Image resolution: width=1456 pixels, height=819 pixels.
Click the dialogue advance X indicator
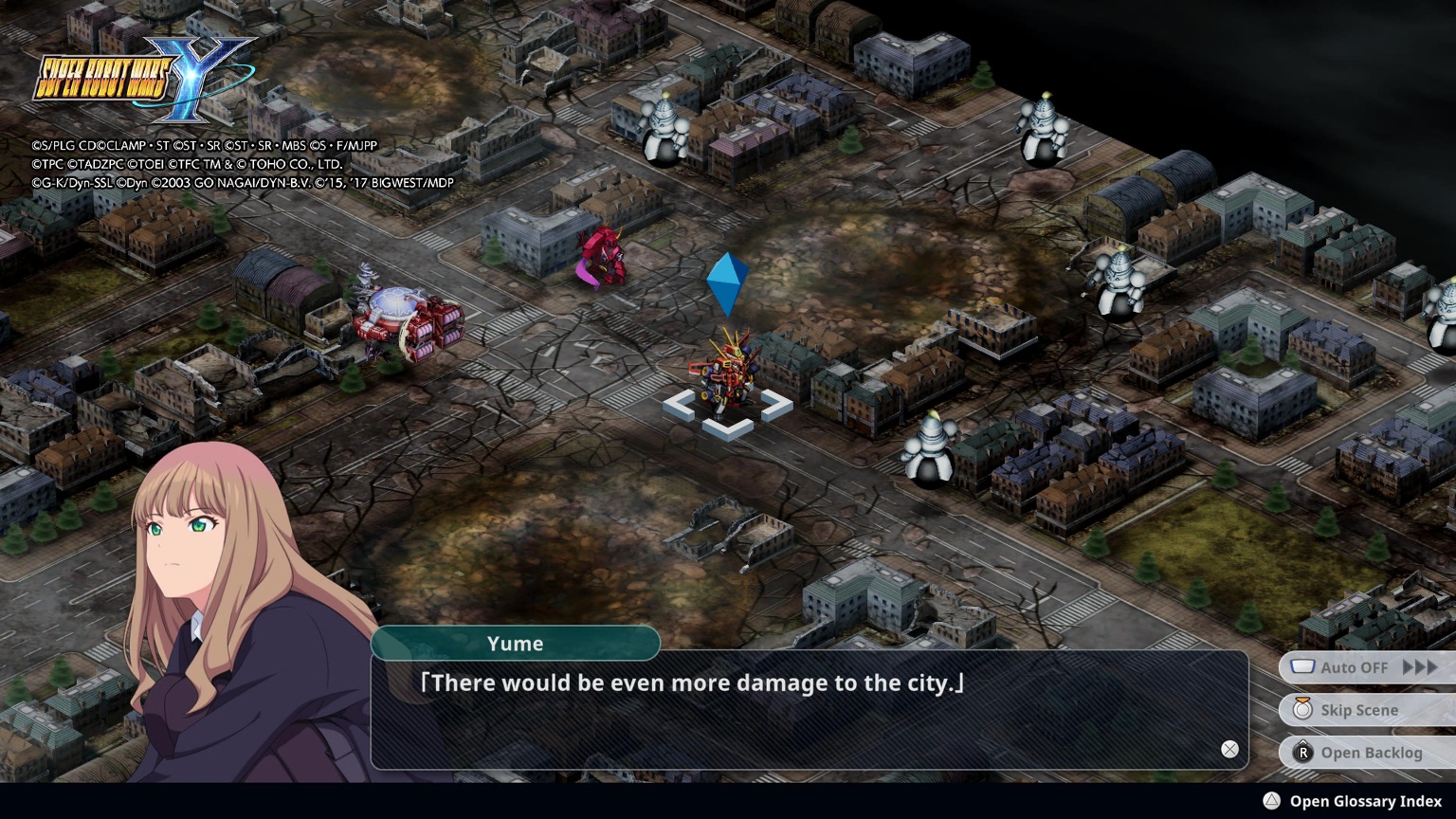coord(1229,749)
